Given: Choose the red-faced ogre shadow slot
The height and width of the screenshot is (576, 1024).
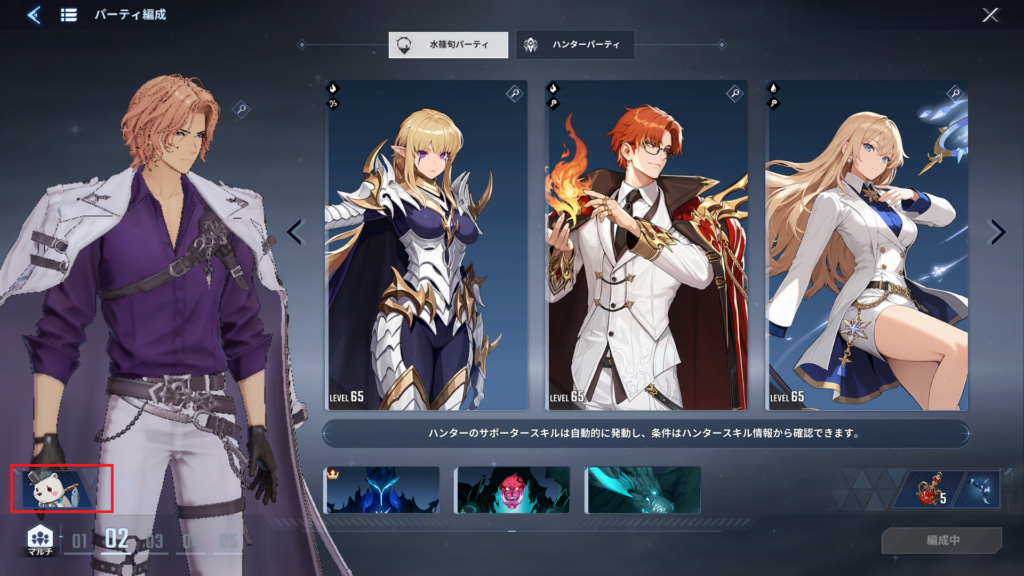Looking at the screenshot, I should coord(512,490).
